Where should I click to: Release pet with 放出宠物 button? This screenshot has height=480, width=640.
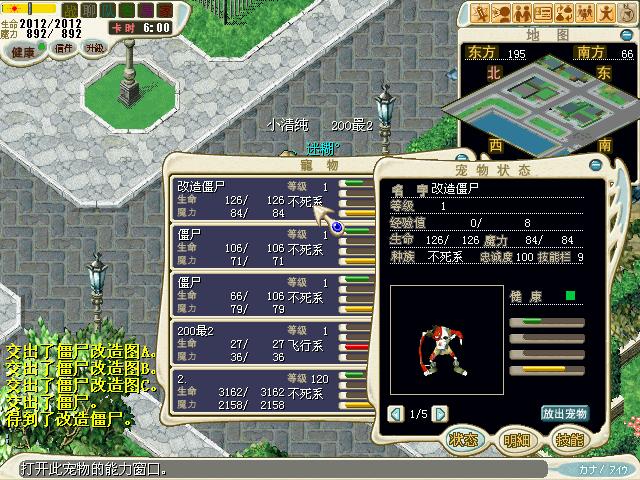pyautogui.click(x=565, y=414)
